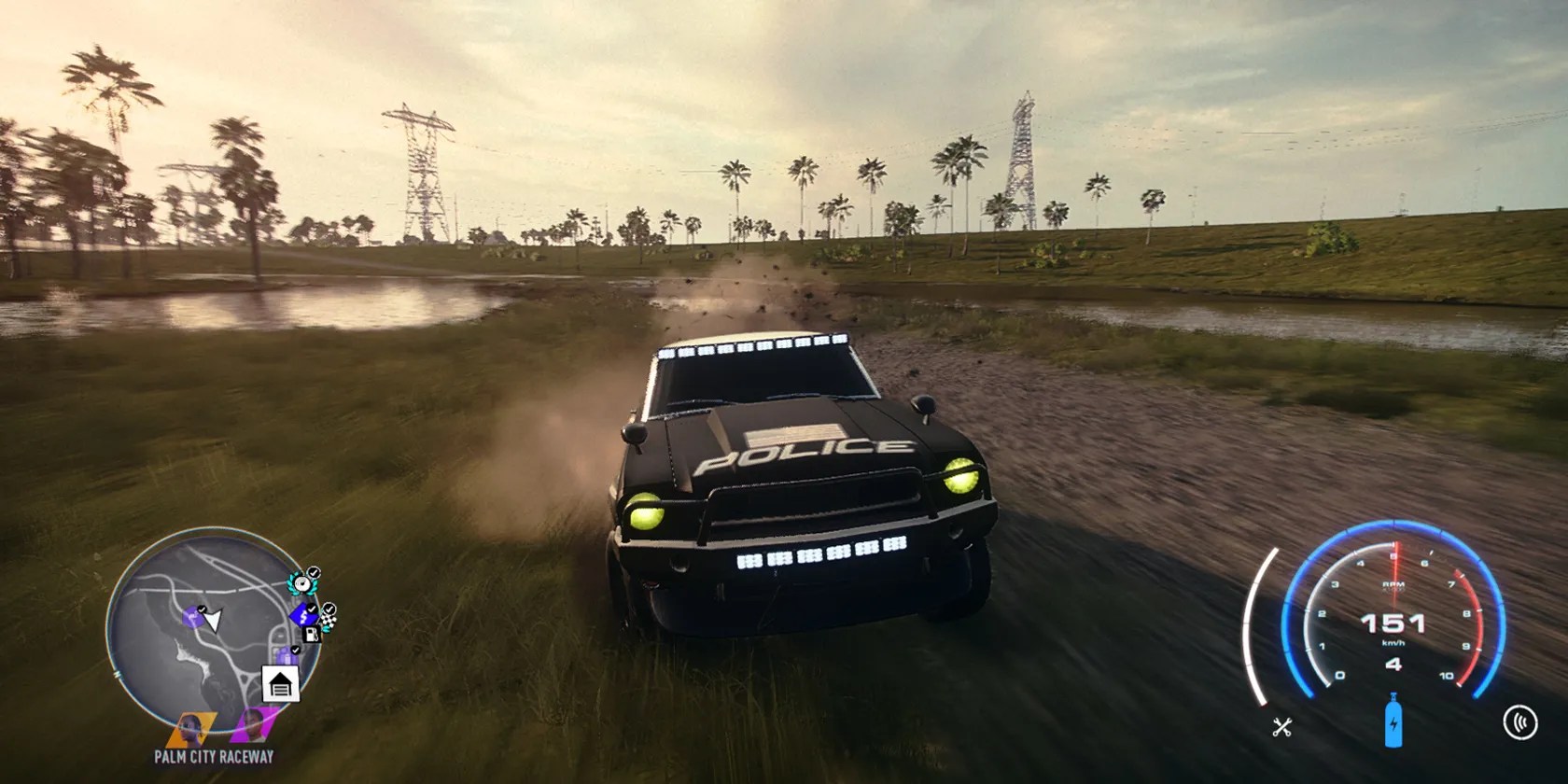The height and width of the screenshot is (784, 1568).
Task: Select the gas station fuel pump icon
Action: point(311,635)
